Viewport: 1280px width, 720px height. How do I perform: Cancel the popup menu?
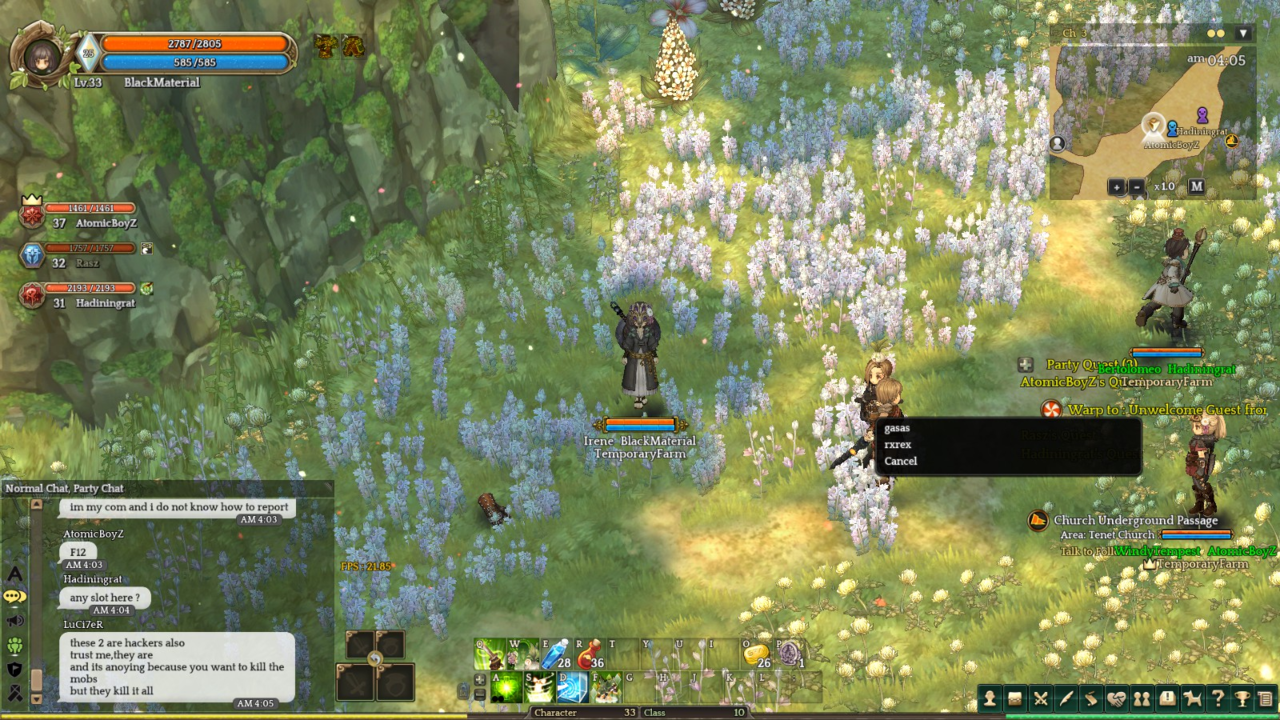(x=900, y=461)
